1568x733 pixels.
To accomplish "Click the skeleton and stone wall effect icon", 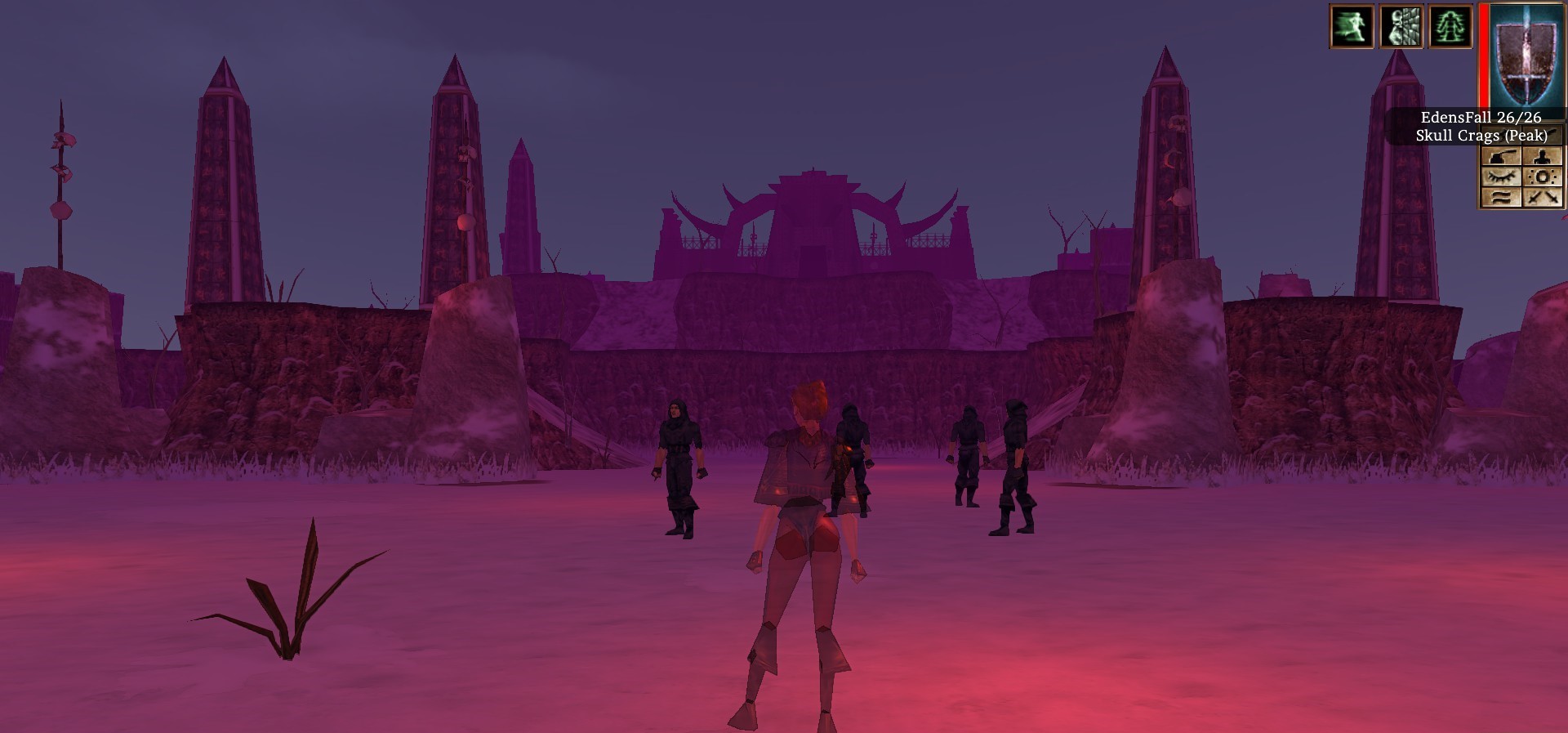I will 1401,26.
